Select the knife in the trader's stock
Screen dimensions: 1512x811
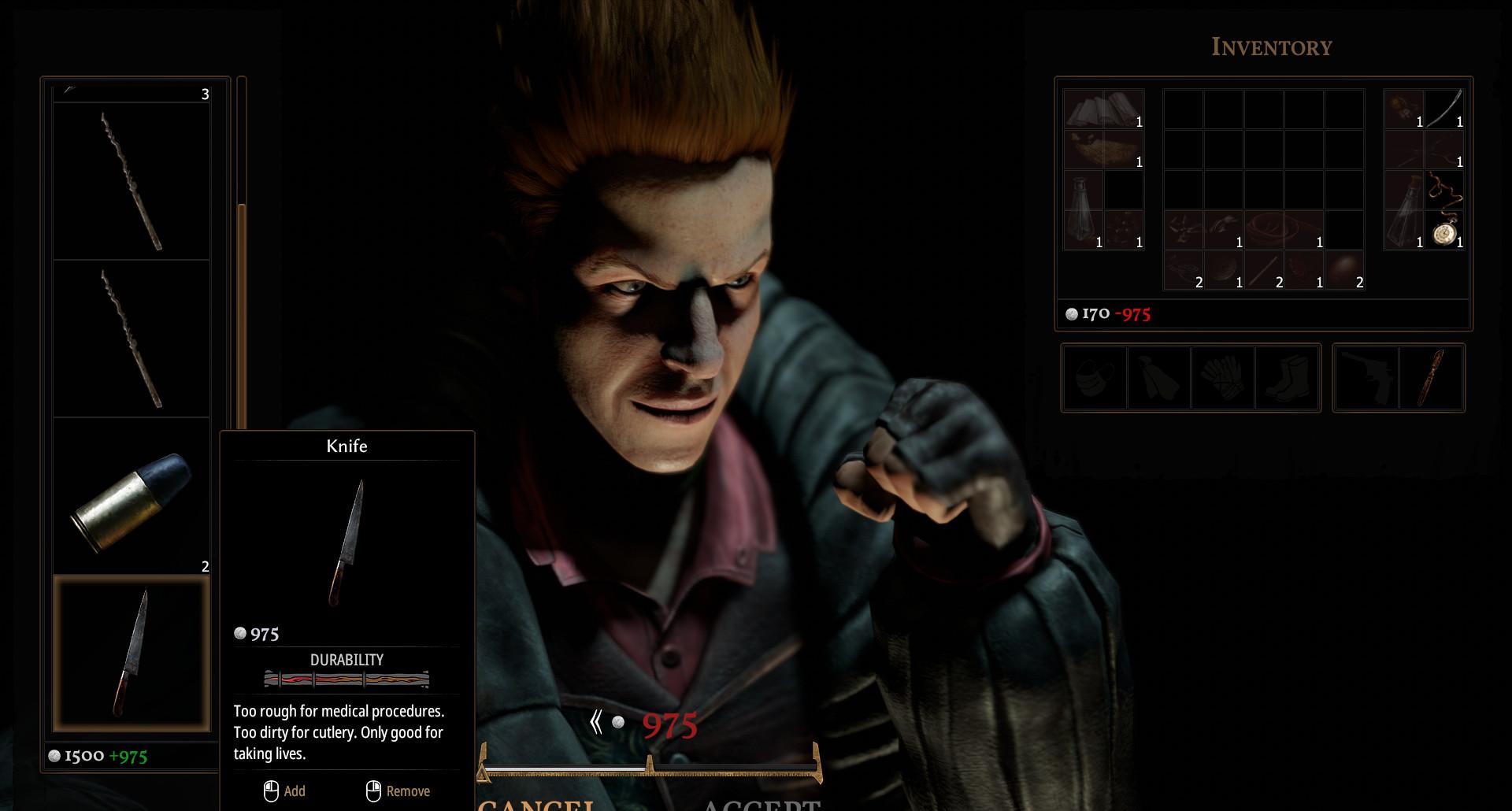point(132,654)
